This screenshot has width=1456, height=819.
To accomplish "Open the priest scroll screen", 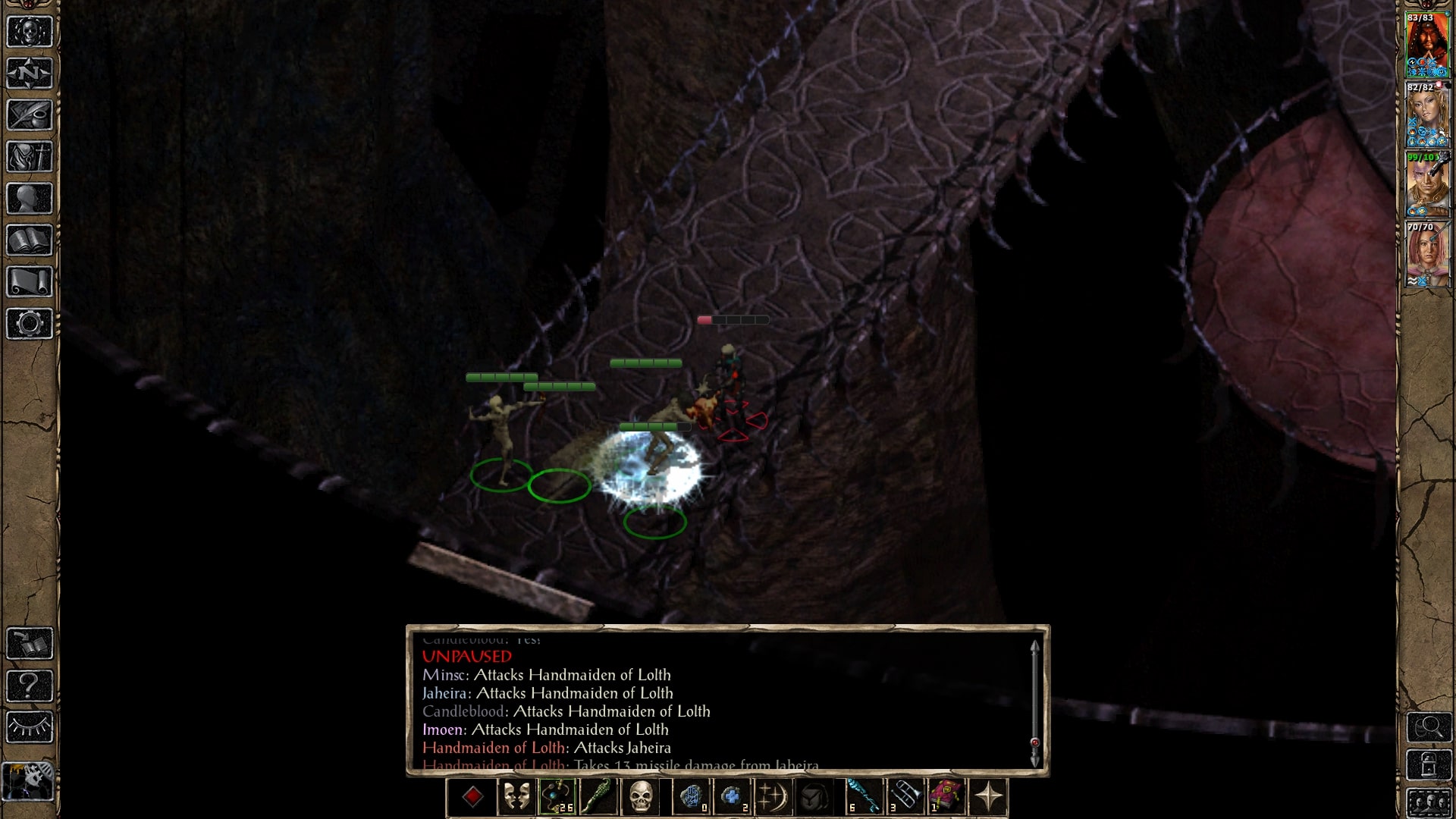I will click(30, 282).
